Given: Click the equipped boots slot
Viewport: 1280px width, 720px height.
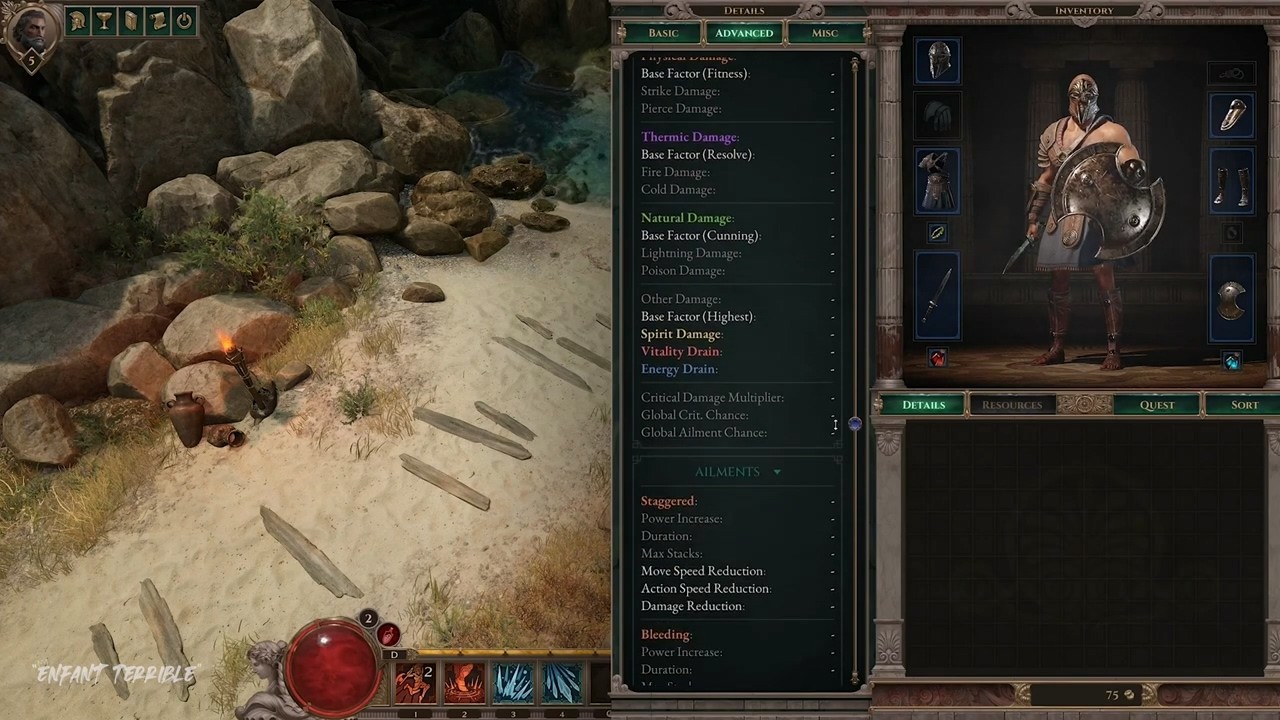Looking at the screenshot, I should coord(1231,181).
